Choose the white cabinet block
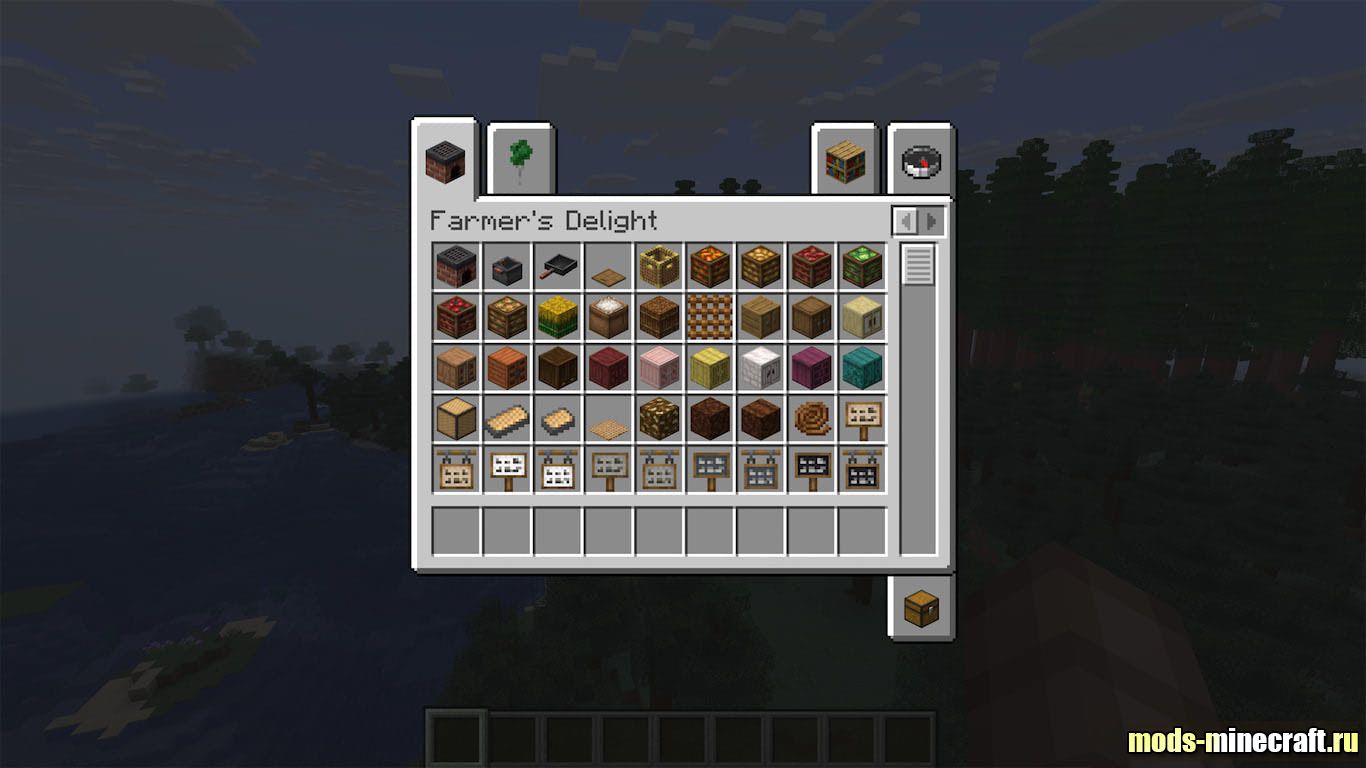1366x768 pixels. pos(760,367)
